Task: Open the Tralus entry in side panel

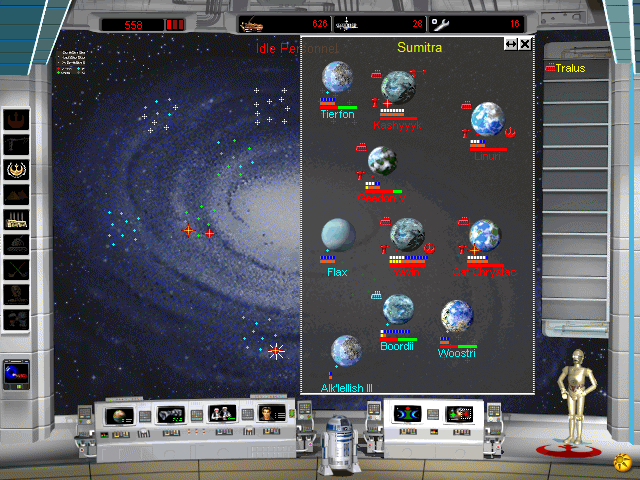Action: pos(570,68)
